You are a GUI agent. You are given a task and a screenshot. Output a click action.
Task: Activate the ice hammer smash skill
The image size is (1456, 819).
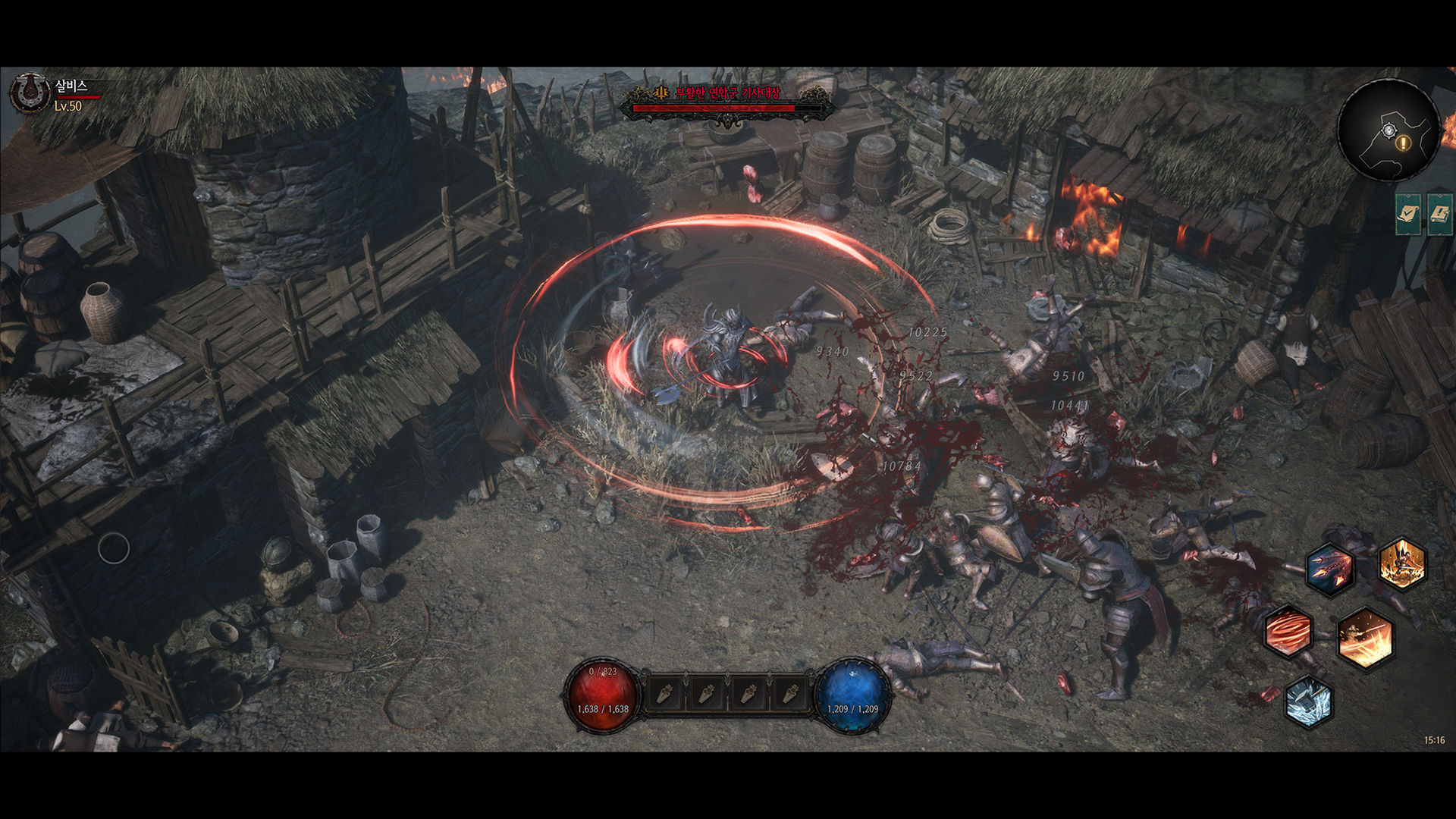point(1309,701)
